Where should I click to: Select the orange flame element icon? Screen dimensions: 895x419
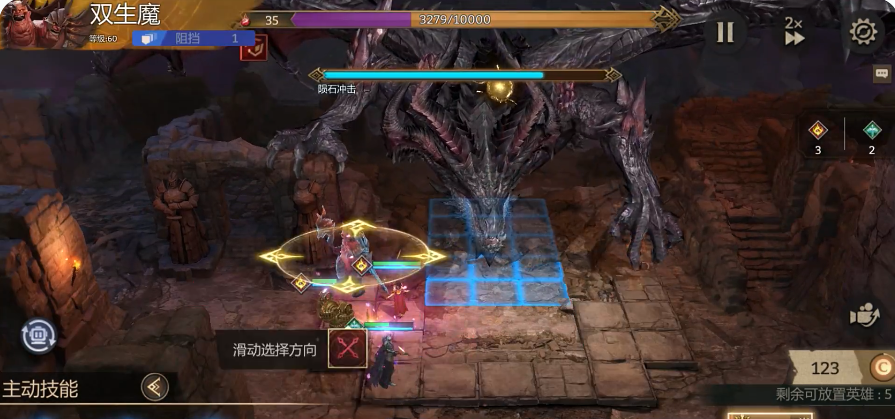(x=818, y=129)
